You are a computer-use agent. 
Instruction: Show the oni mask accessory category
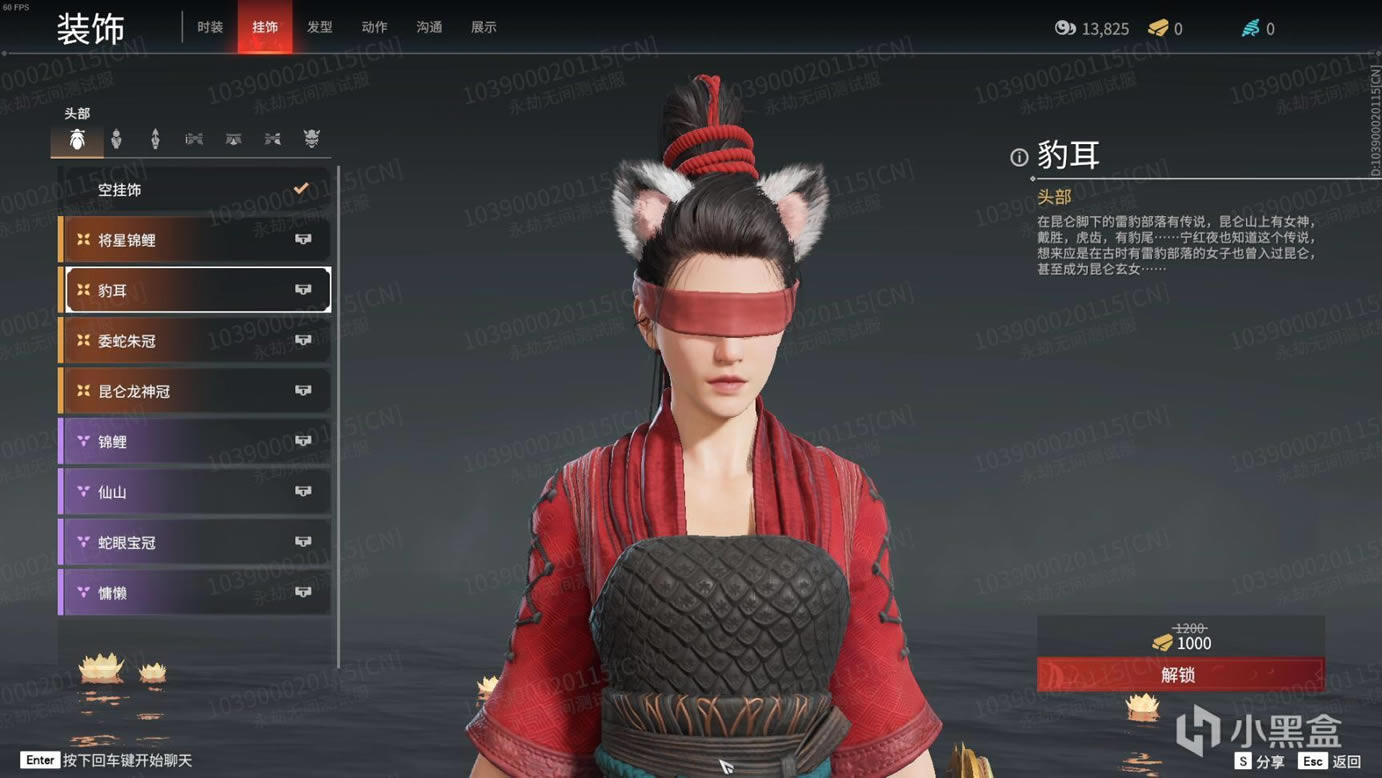312,139
